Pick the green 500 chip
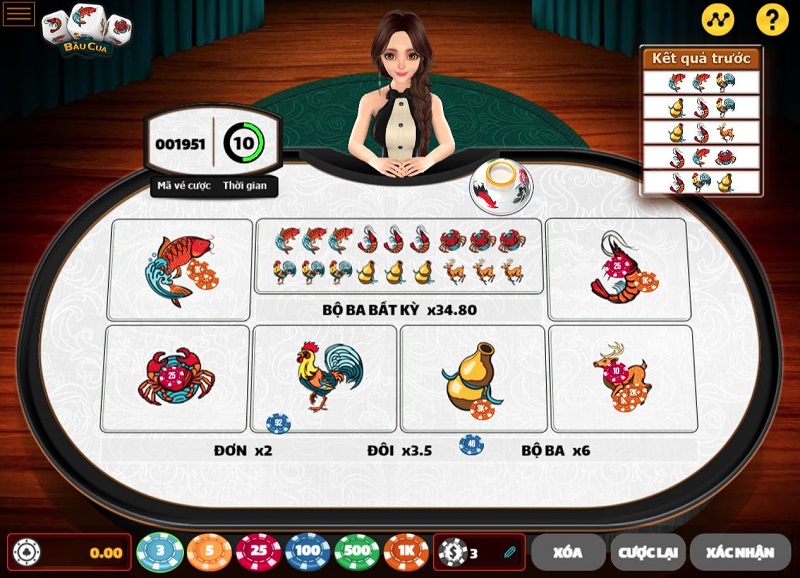 357,552
